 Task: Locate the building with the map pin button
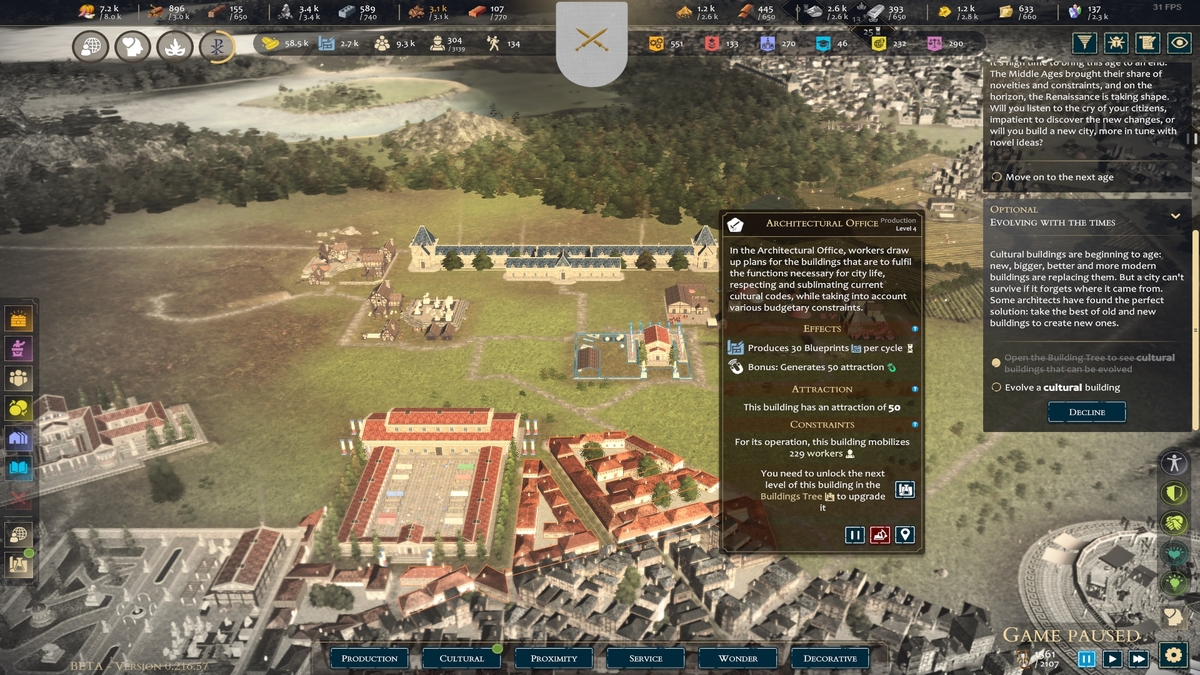905,535
